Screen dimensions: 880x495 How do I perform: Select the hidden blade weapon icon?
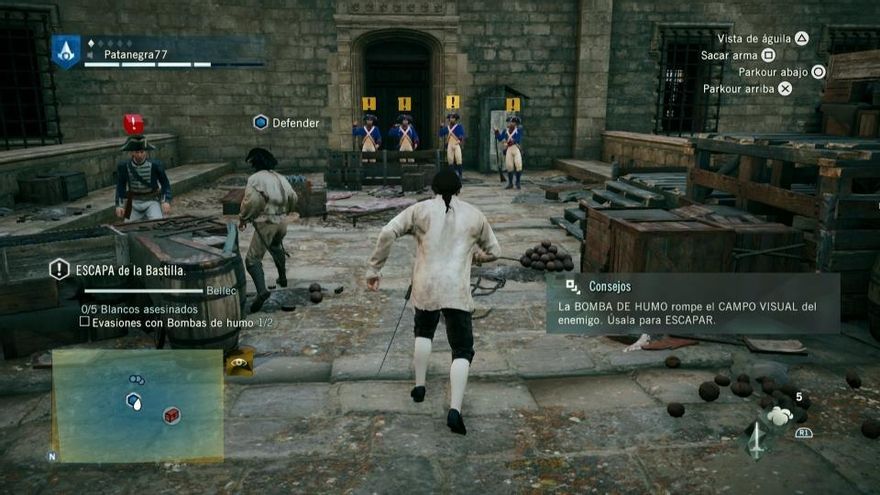[x=757, y=441]
